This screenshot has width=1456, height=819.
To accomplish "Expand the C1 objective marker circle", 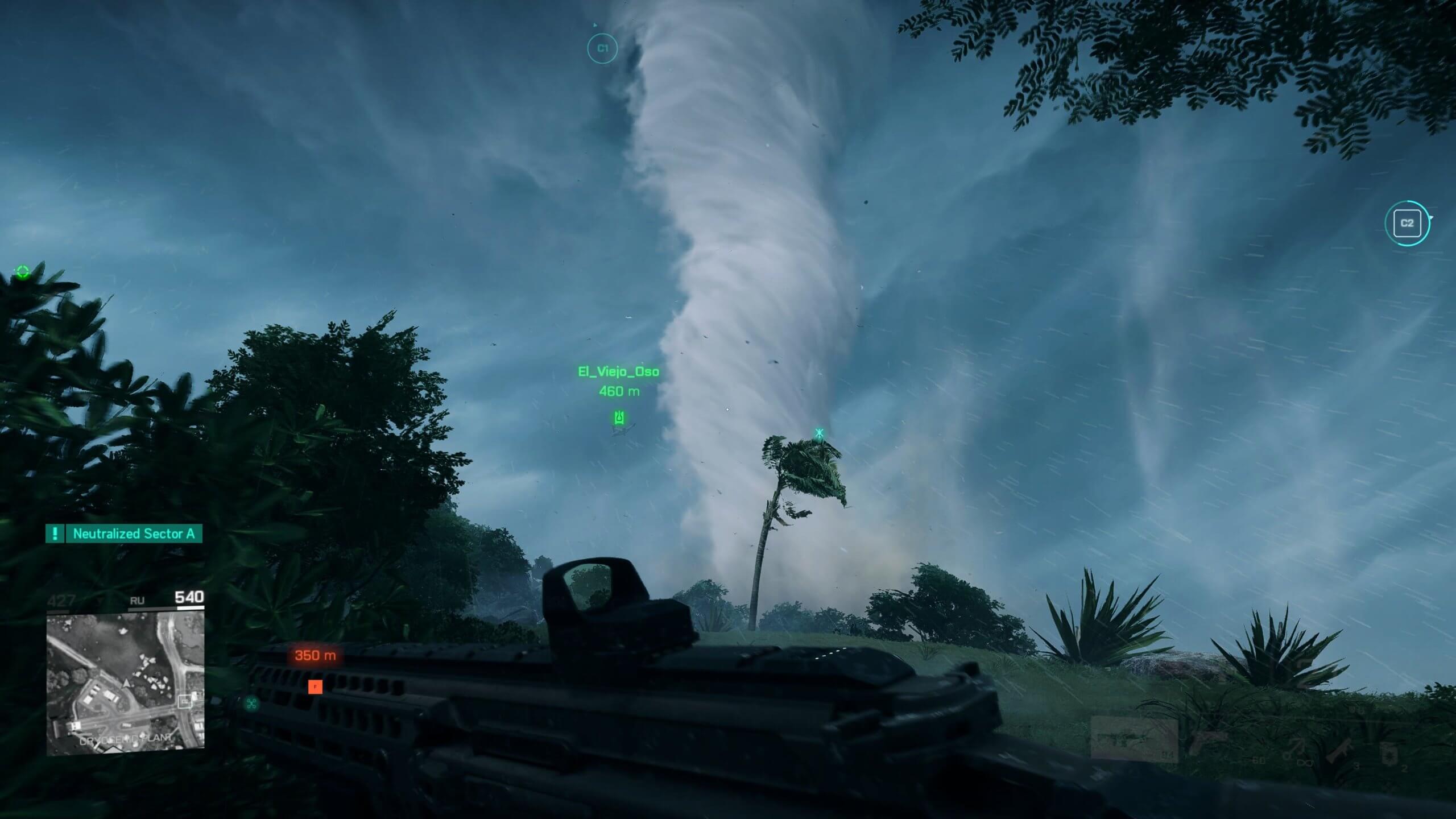I will (602, 49).
